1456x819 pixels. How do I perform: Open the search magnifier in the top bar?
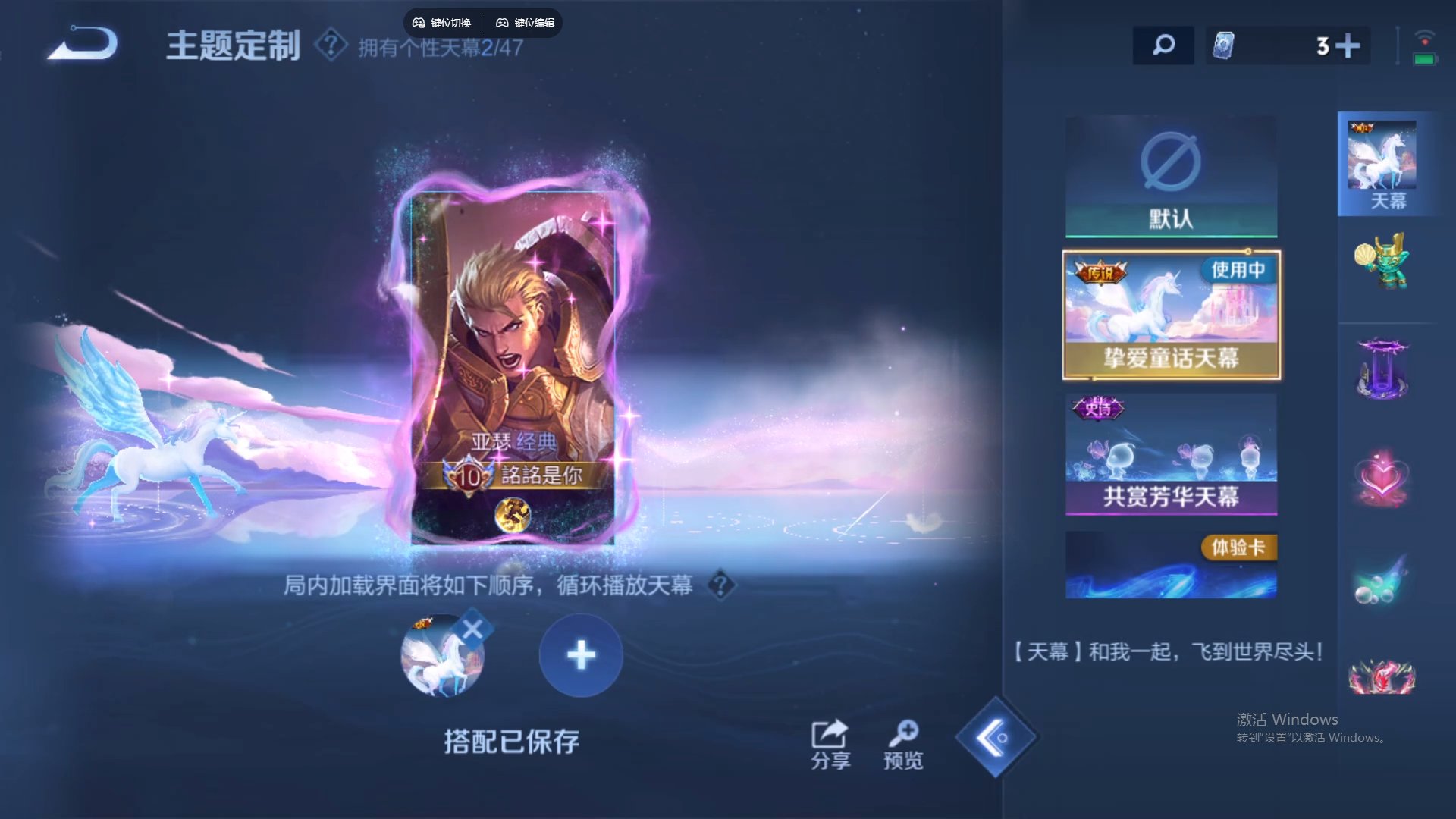coord(1163,45)
